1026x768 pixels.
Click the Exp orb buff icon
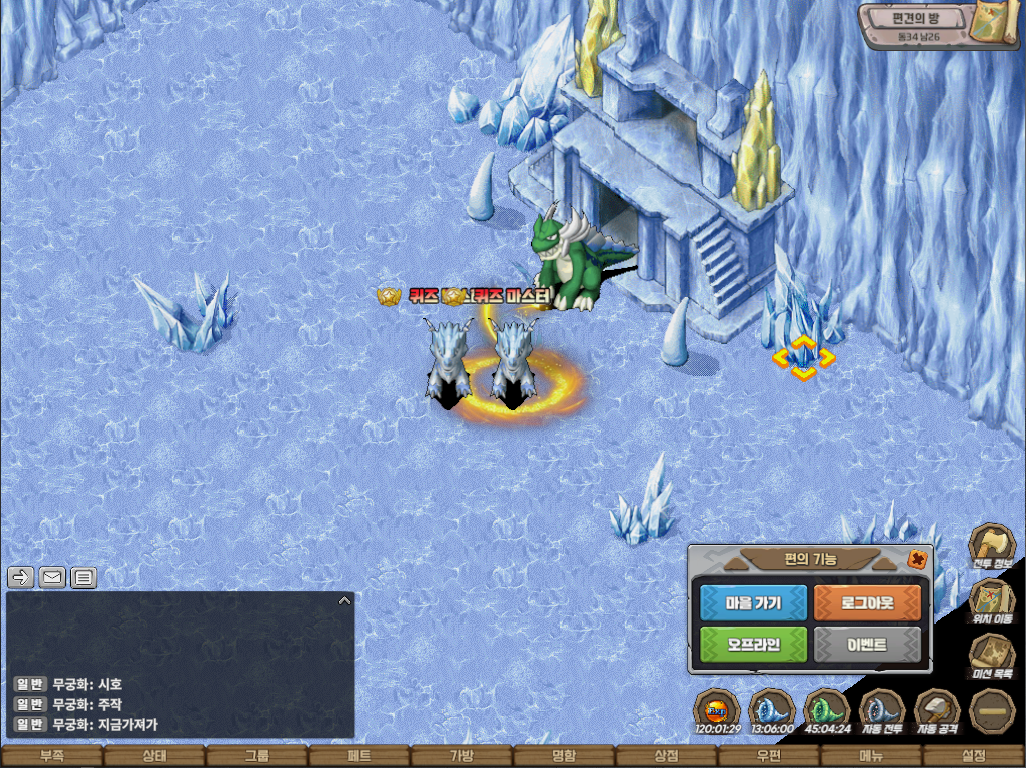pos(716,711)
